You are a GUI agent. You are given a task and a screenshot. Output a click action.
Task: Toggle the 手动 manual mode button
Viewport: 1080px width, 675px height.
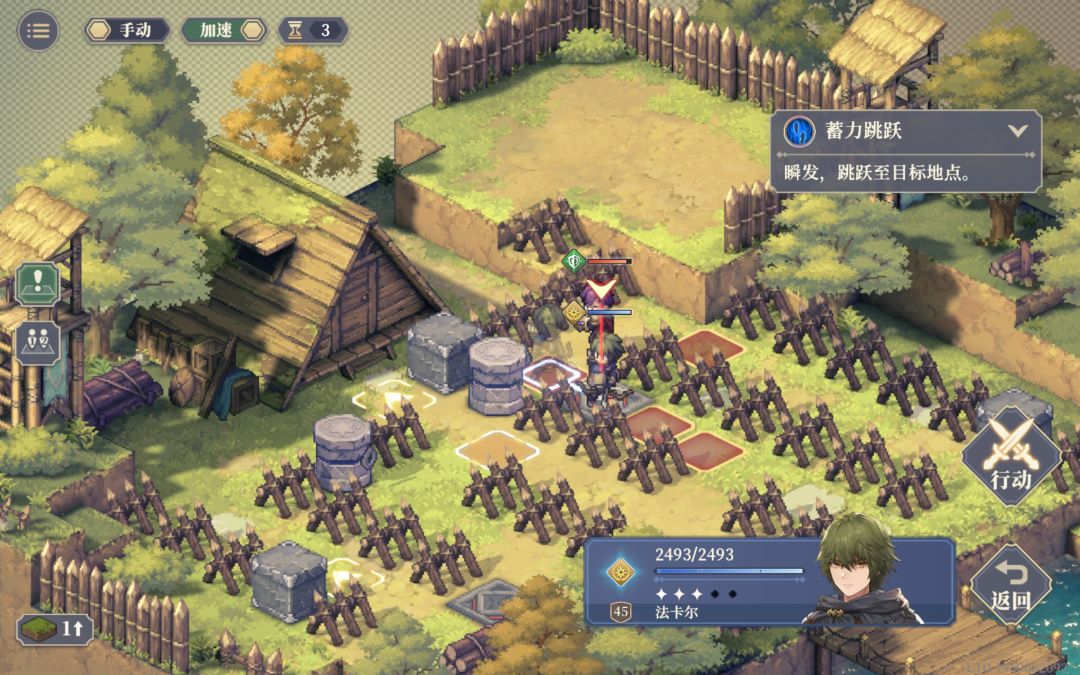[126, 30]
